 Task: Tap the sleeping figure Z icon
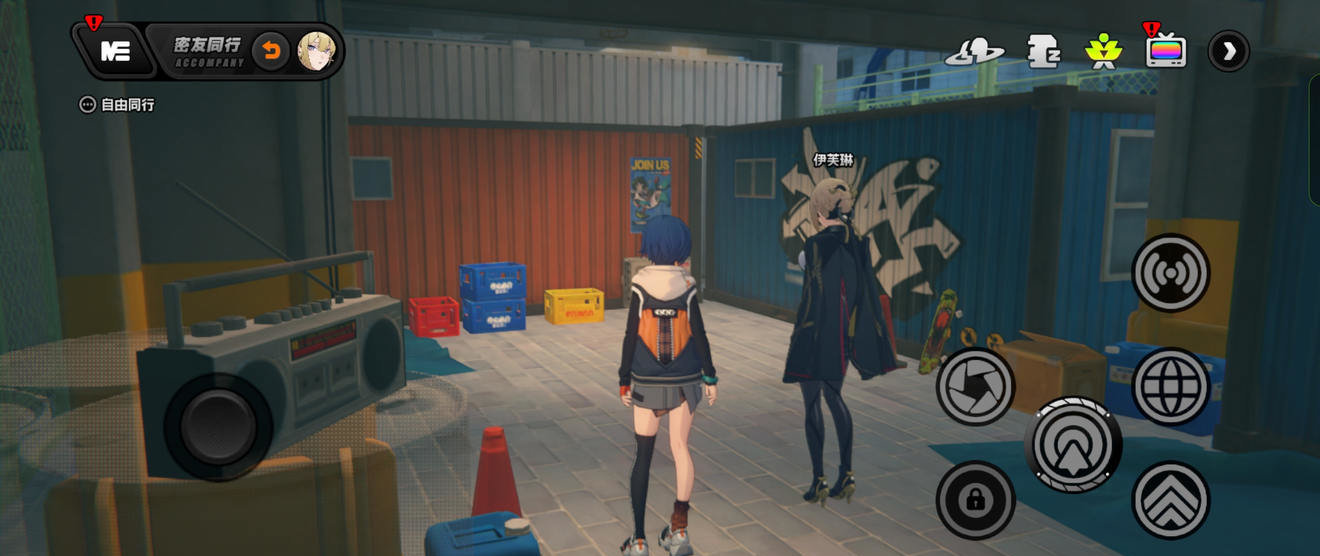pos(1043,51)
